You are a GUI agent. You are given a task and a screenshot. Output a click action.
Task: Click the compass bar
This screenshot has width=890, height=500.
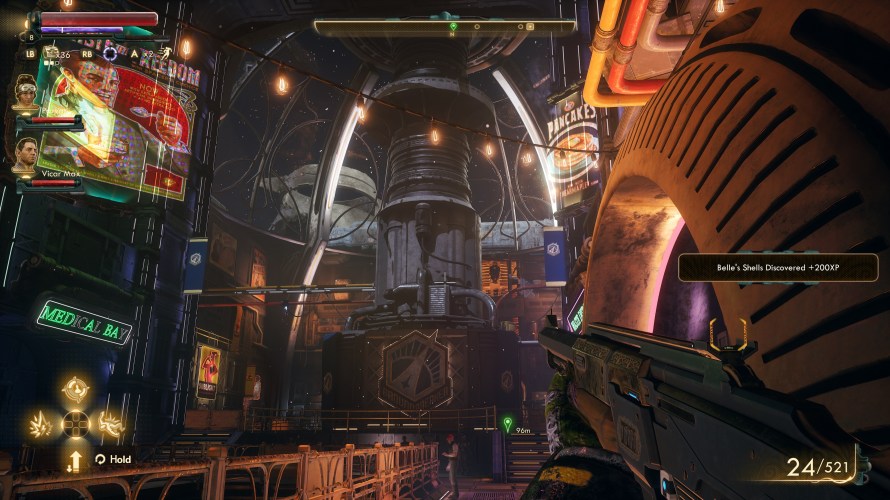[445, 27]
